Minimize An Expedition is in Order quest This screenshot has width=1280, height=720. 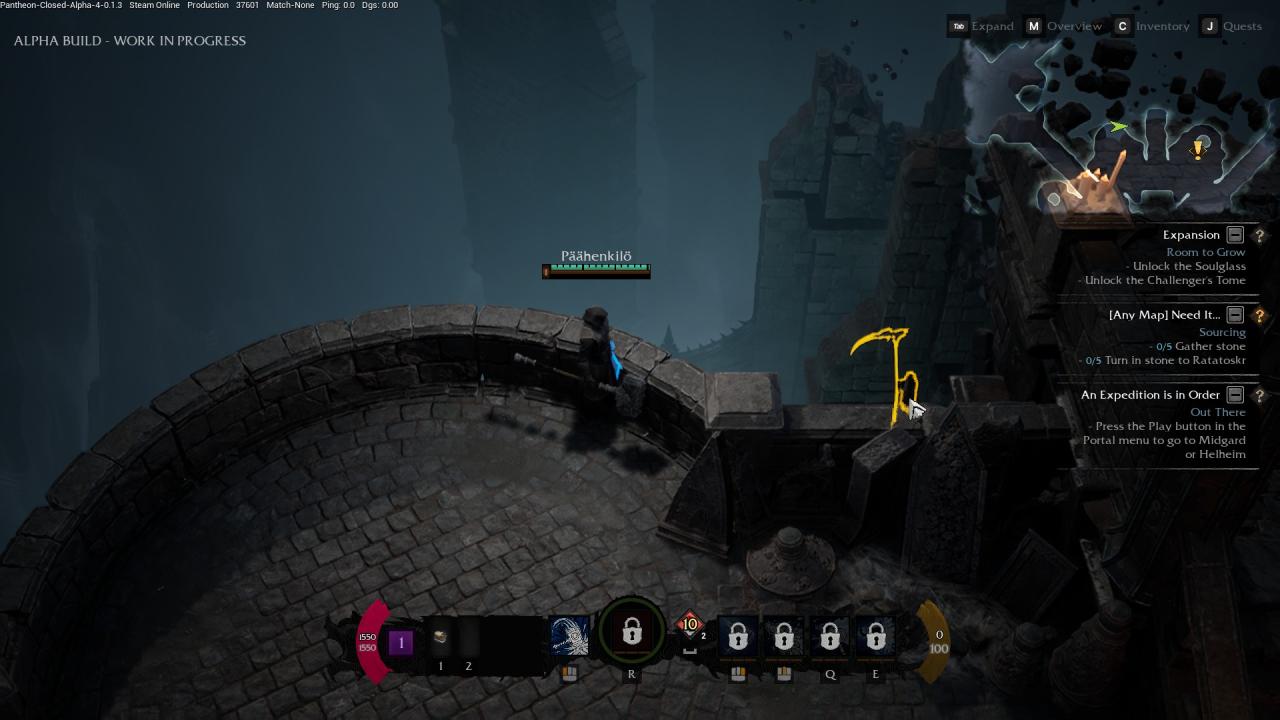click(1235, 395)
